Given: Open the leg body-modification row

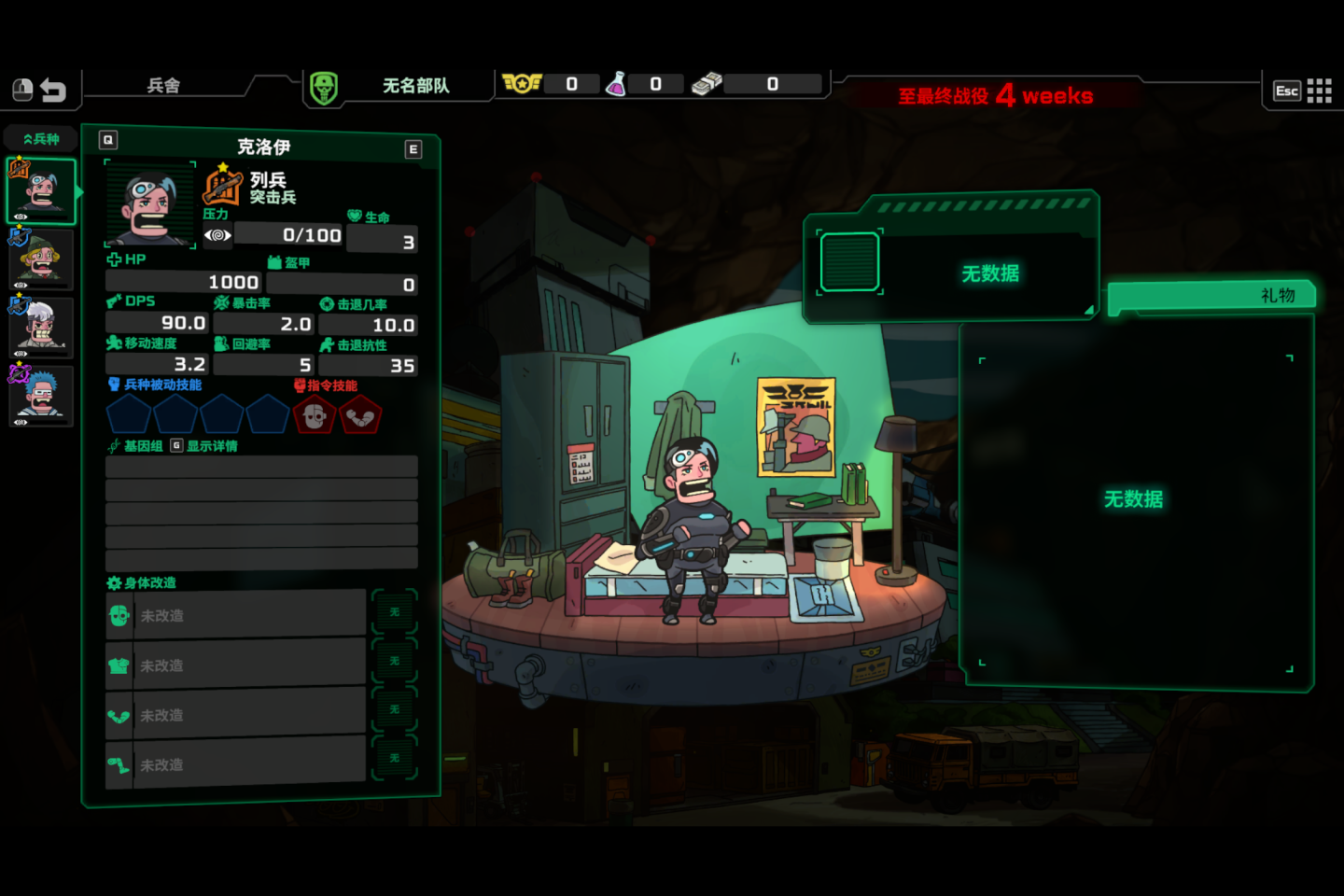Looking at the screenshot, I should 236,764.
